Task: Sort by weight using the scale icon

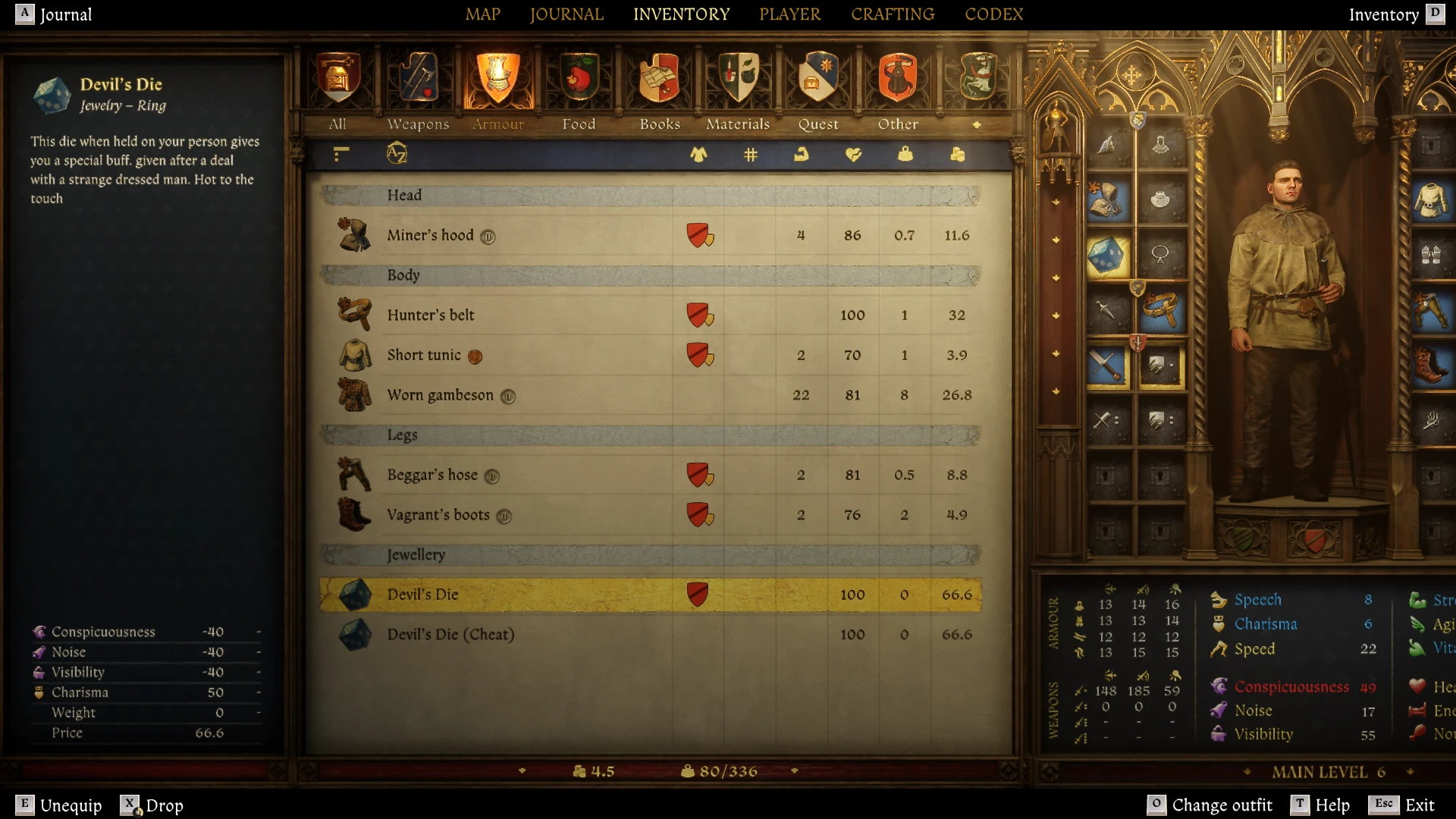Action: [x=904, y=154]
